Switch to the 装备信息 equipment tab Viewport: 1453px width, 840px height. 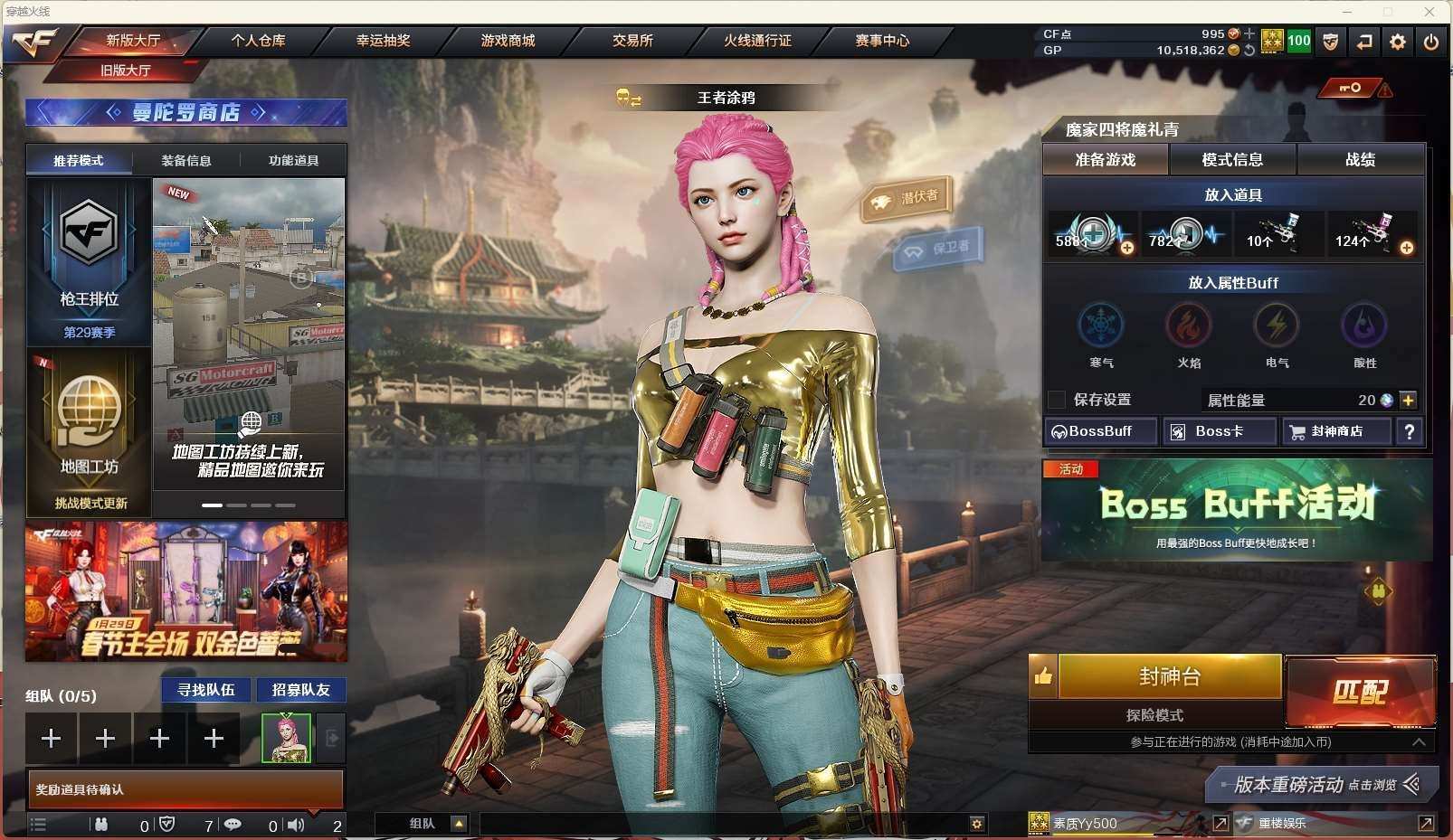186,161
